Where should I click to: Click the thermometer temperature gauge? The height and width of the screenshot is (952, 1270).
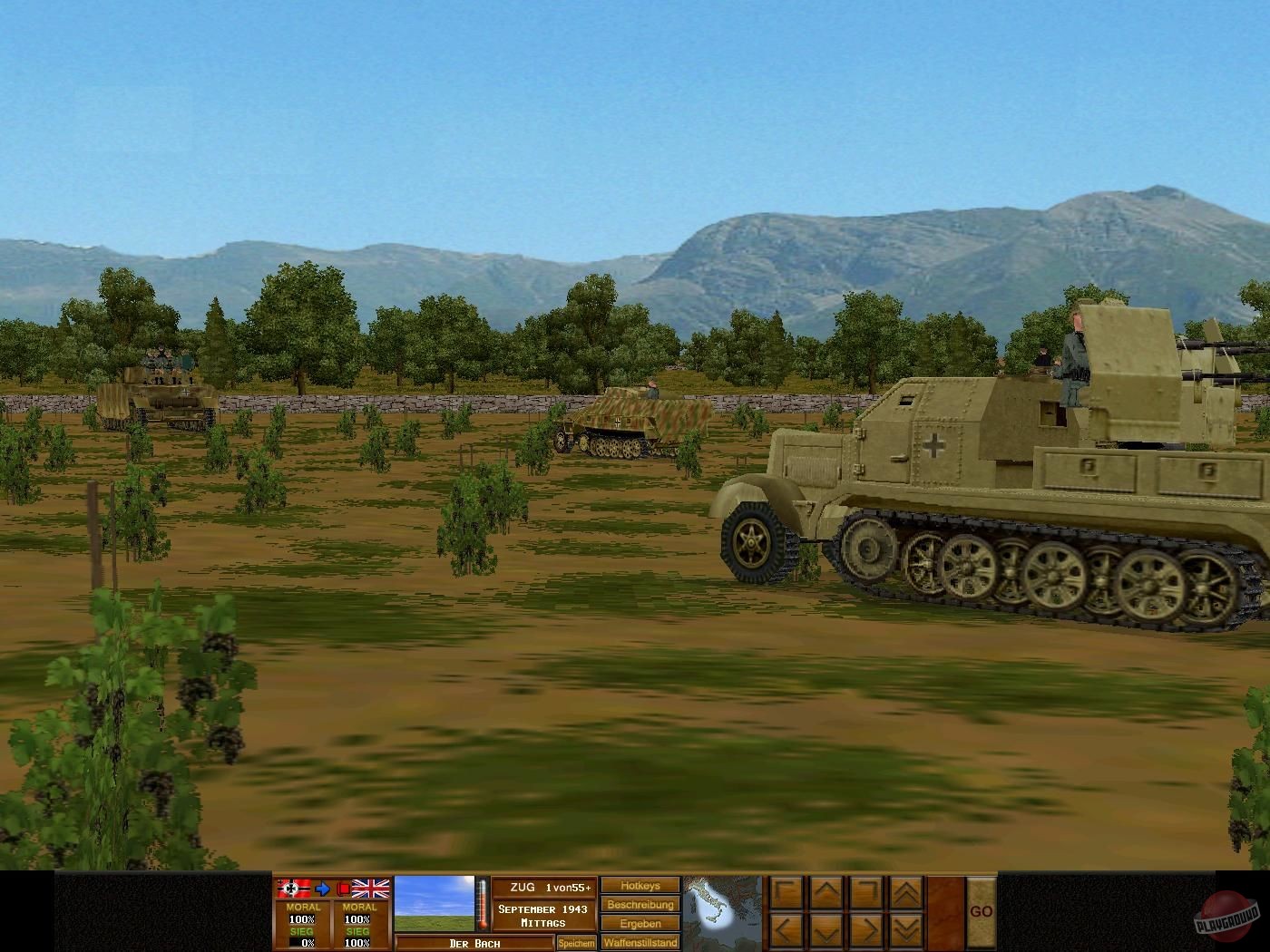[482, 904]
